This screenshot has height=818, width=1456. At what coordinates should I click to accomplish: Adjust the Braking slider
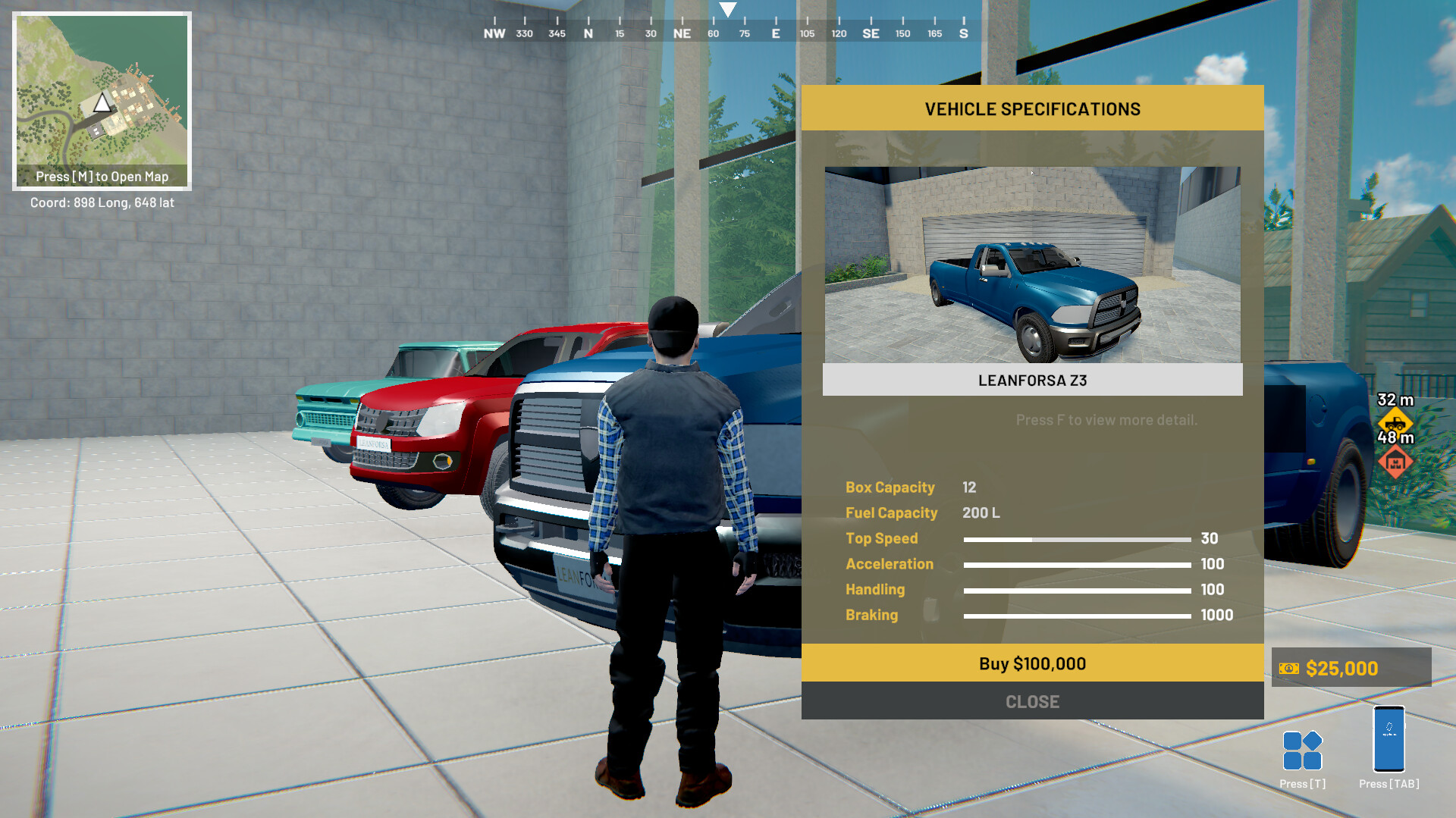click(x=1077, y=616)
